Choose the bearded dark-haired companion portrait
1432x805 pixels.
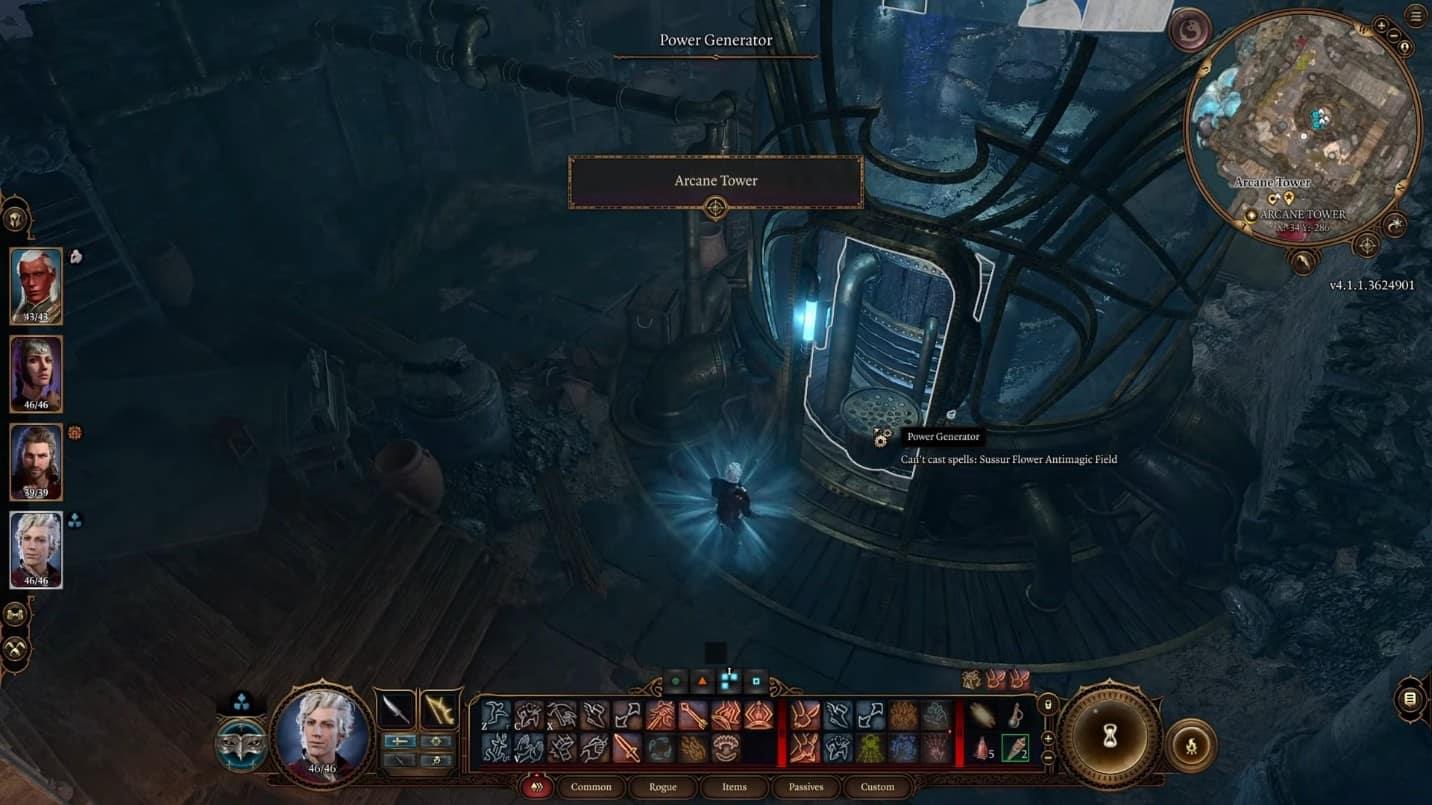tap(36, 462)
